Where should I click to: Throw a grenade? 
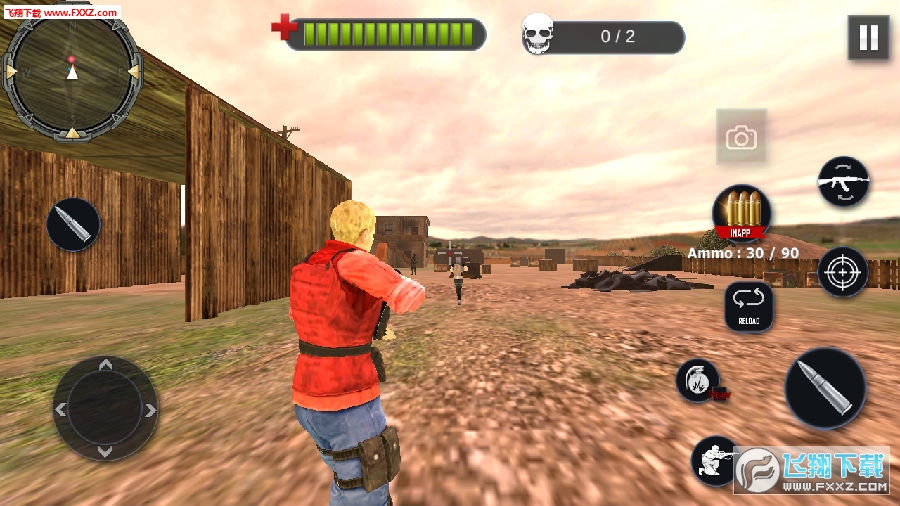click(x=697, y=381)
